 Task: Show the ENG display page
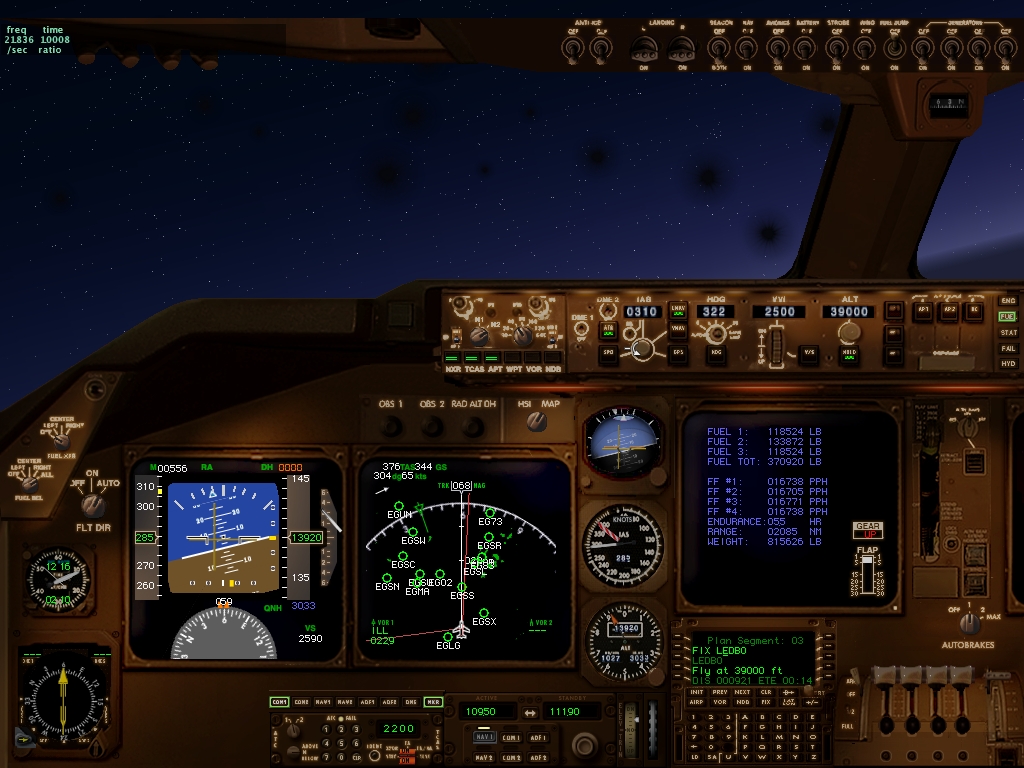(1007, 301)
